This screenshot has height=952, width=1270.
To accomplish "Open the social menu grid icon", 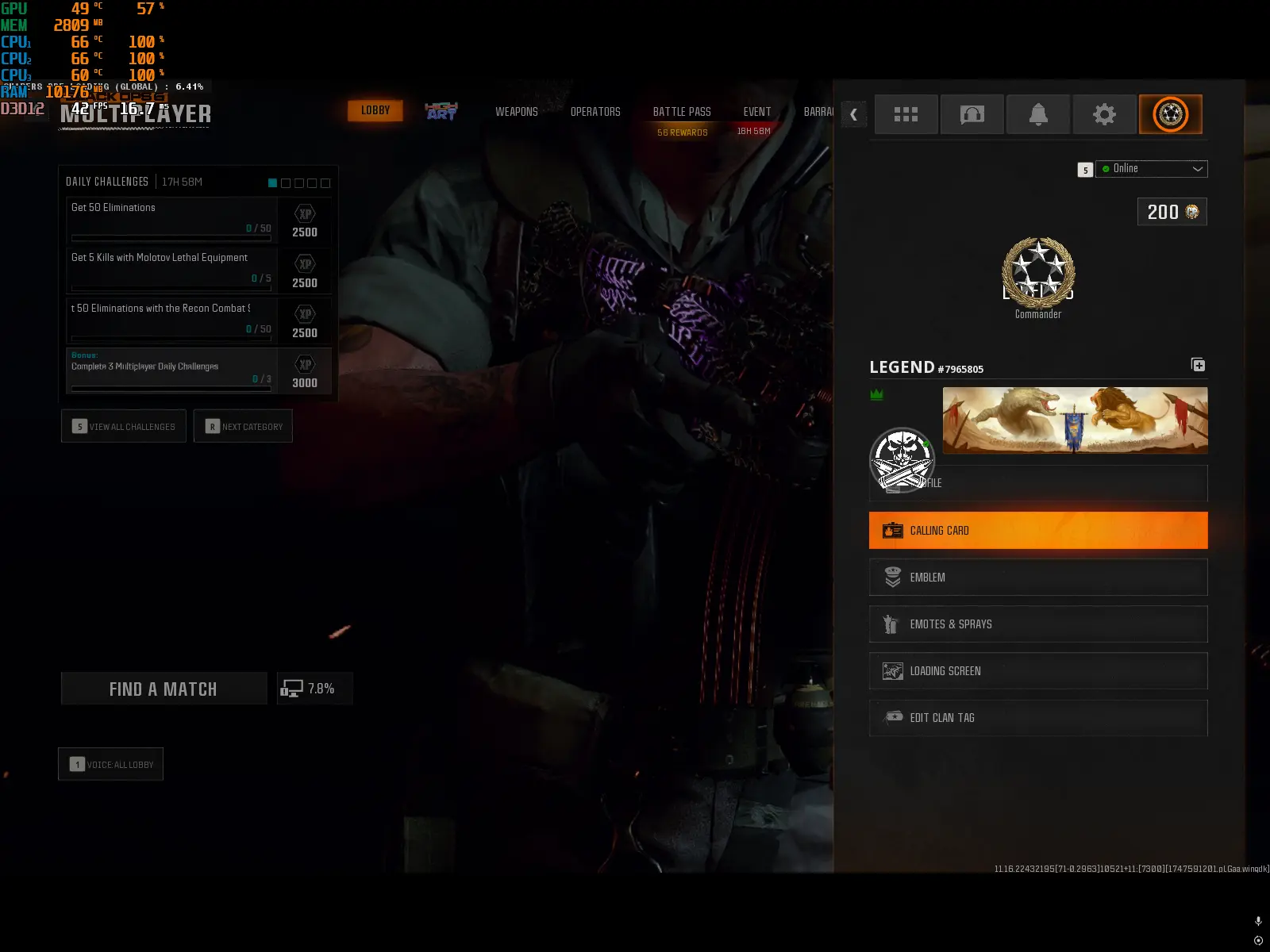I will point(906,114).
